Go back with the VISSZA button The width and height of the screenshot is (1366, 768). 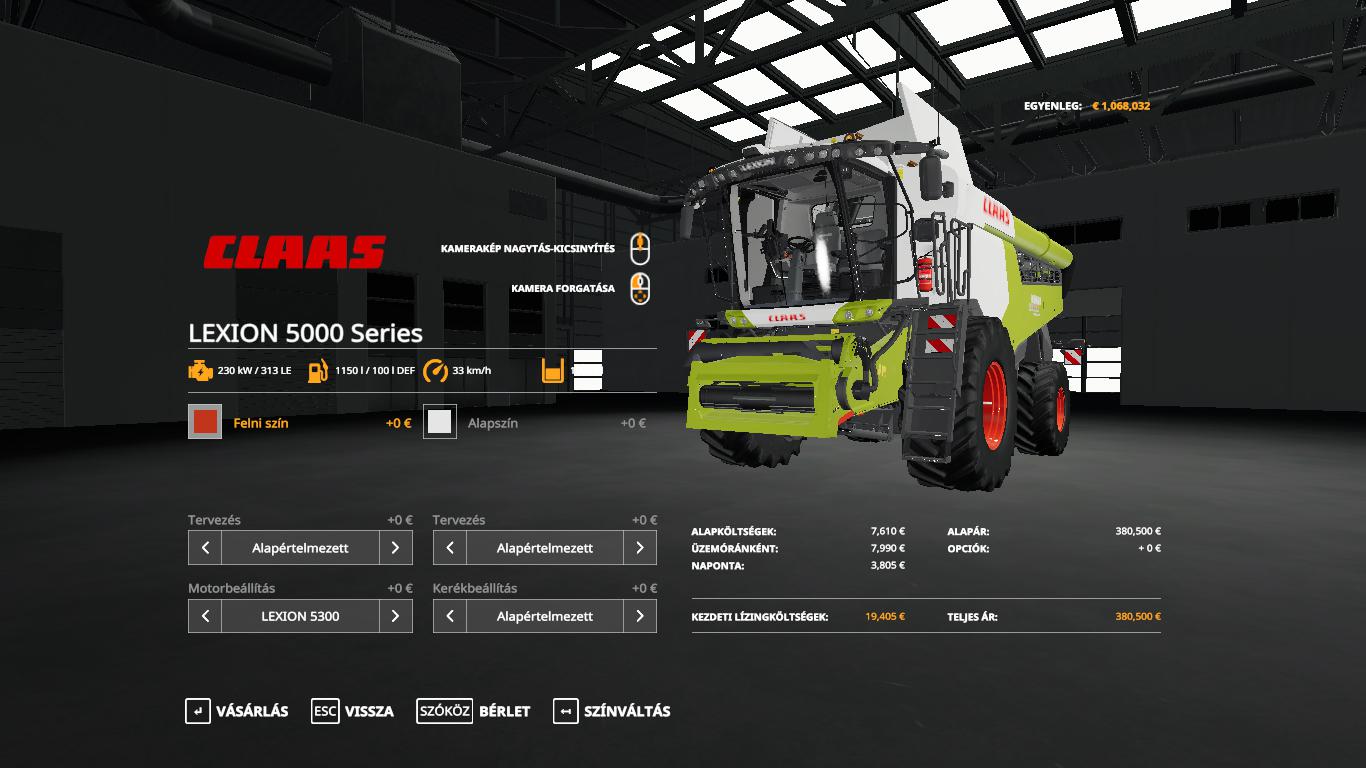click(x=353, y=711)
